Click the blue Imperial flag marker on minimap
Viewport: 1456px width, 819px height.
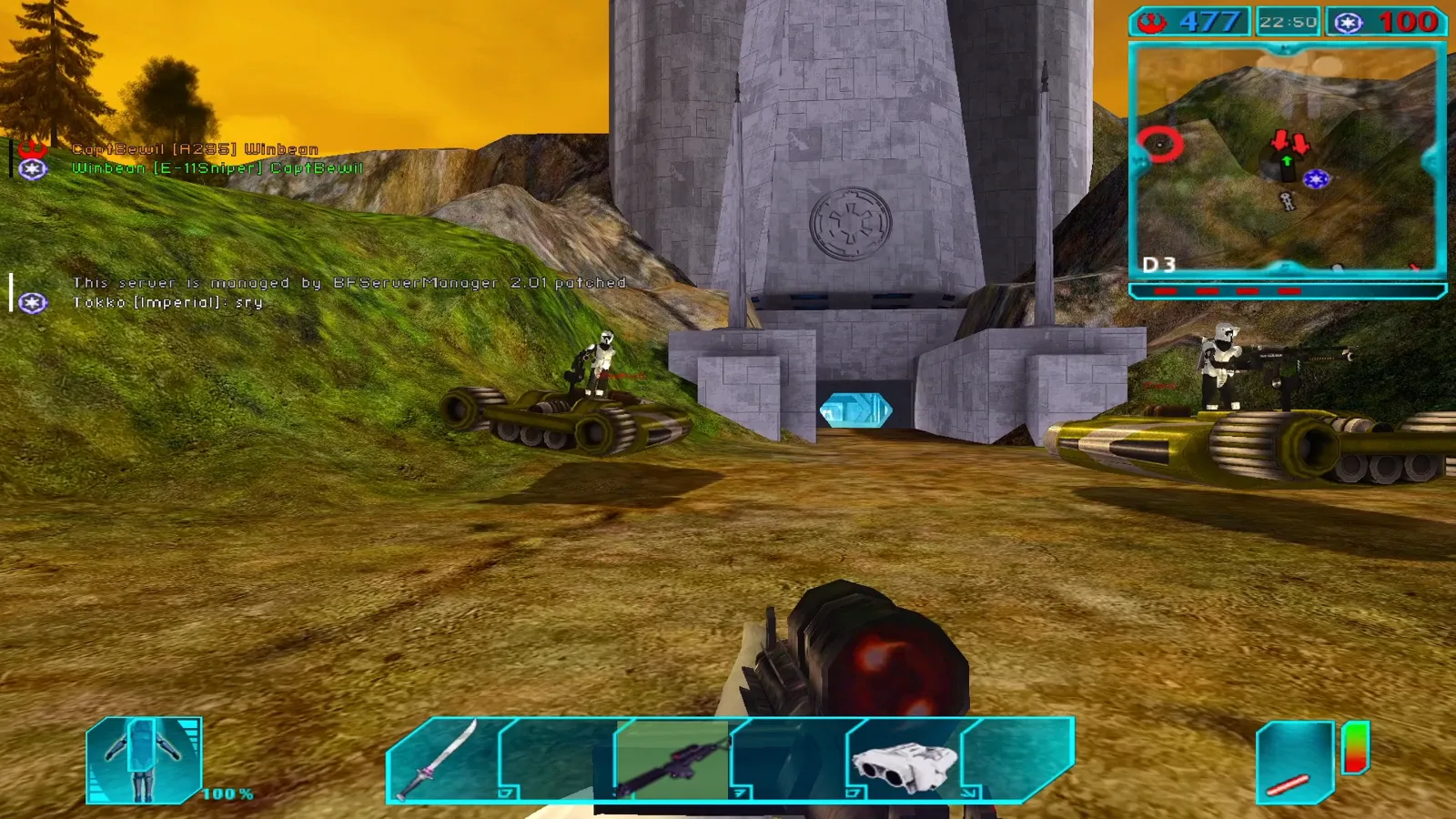point(1316,179)
